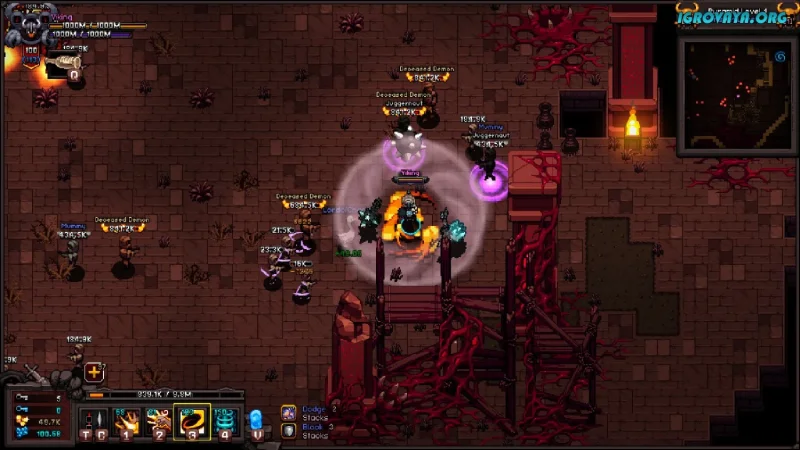Click the Dodge Stacks buff icon

[288, 411]
